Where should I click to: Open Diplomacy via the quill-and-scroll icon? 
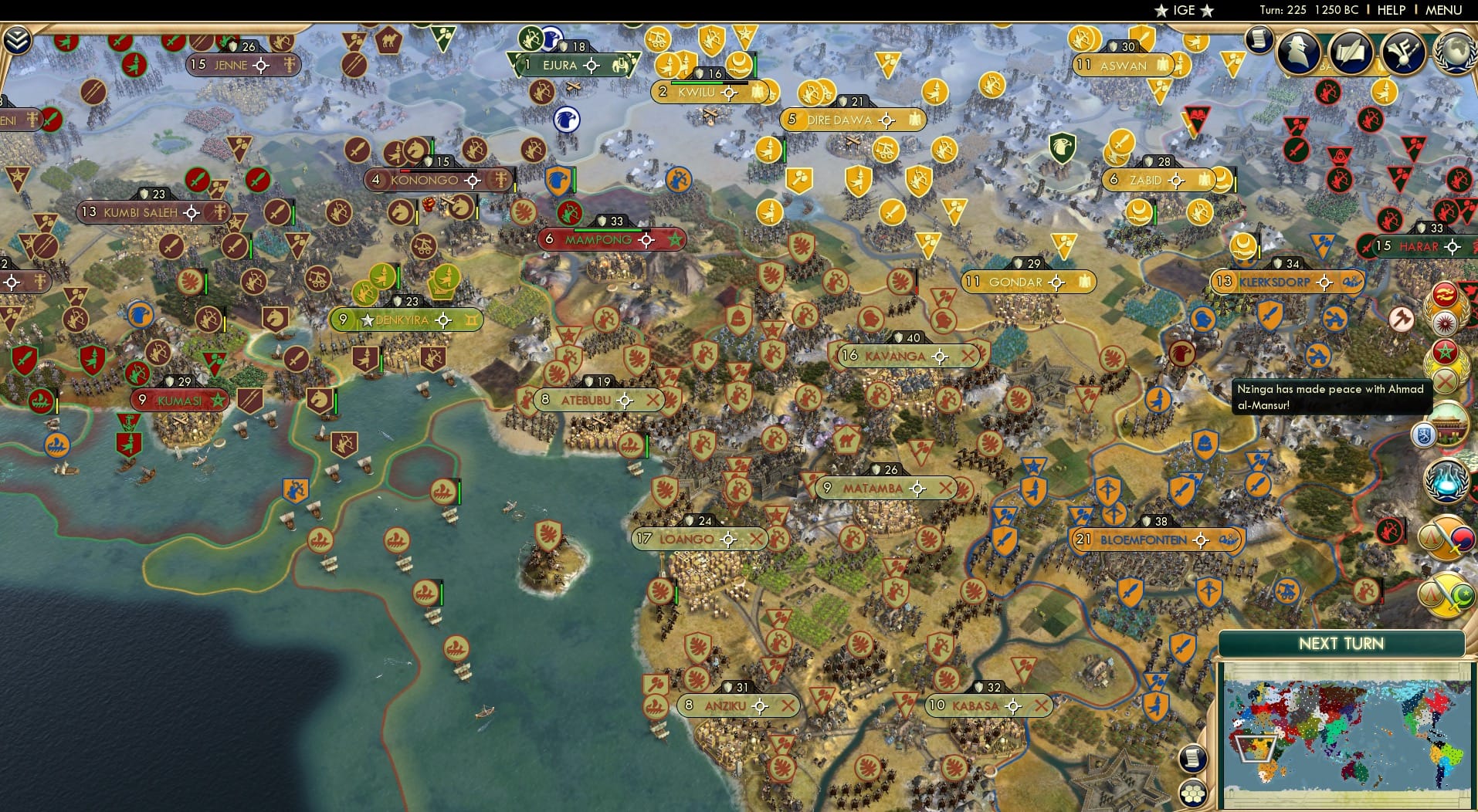click(1351, 52)
